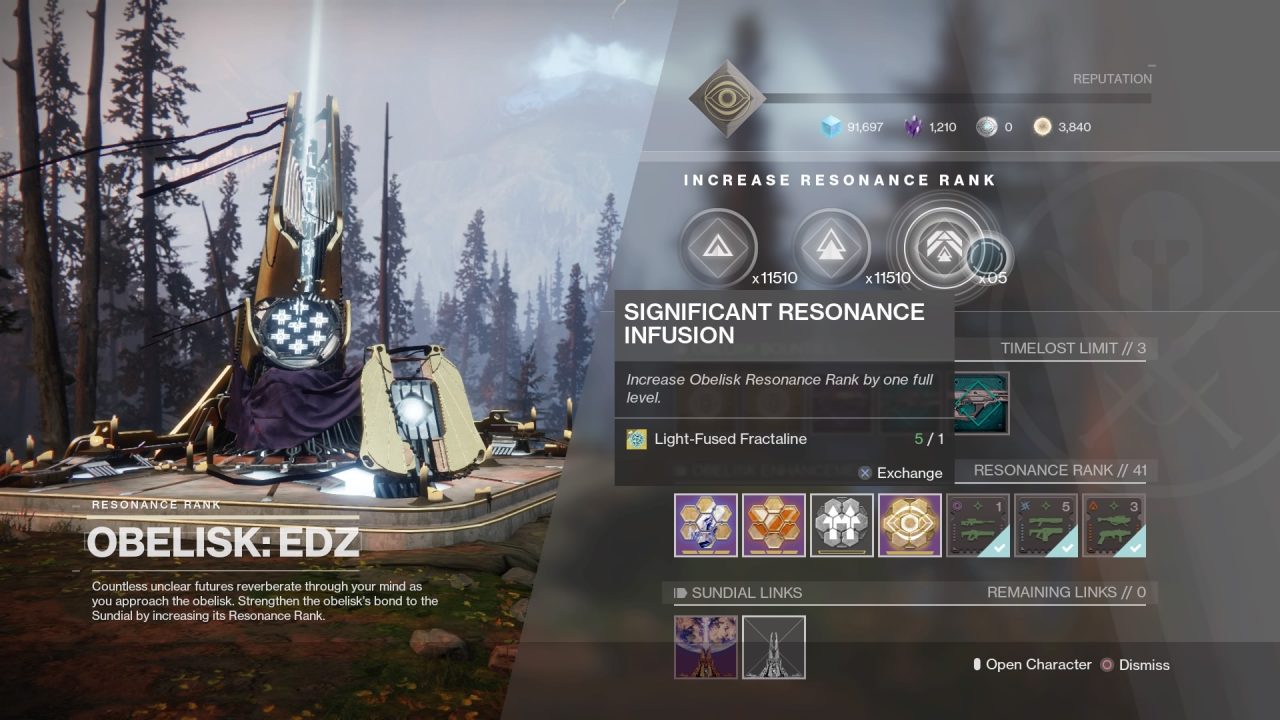Select the orange honeycomb obelisk enhancement
The width and height of the screenshot is (1280, 720).
click(x=774, y=525)
